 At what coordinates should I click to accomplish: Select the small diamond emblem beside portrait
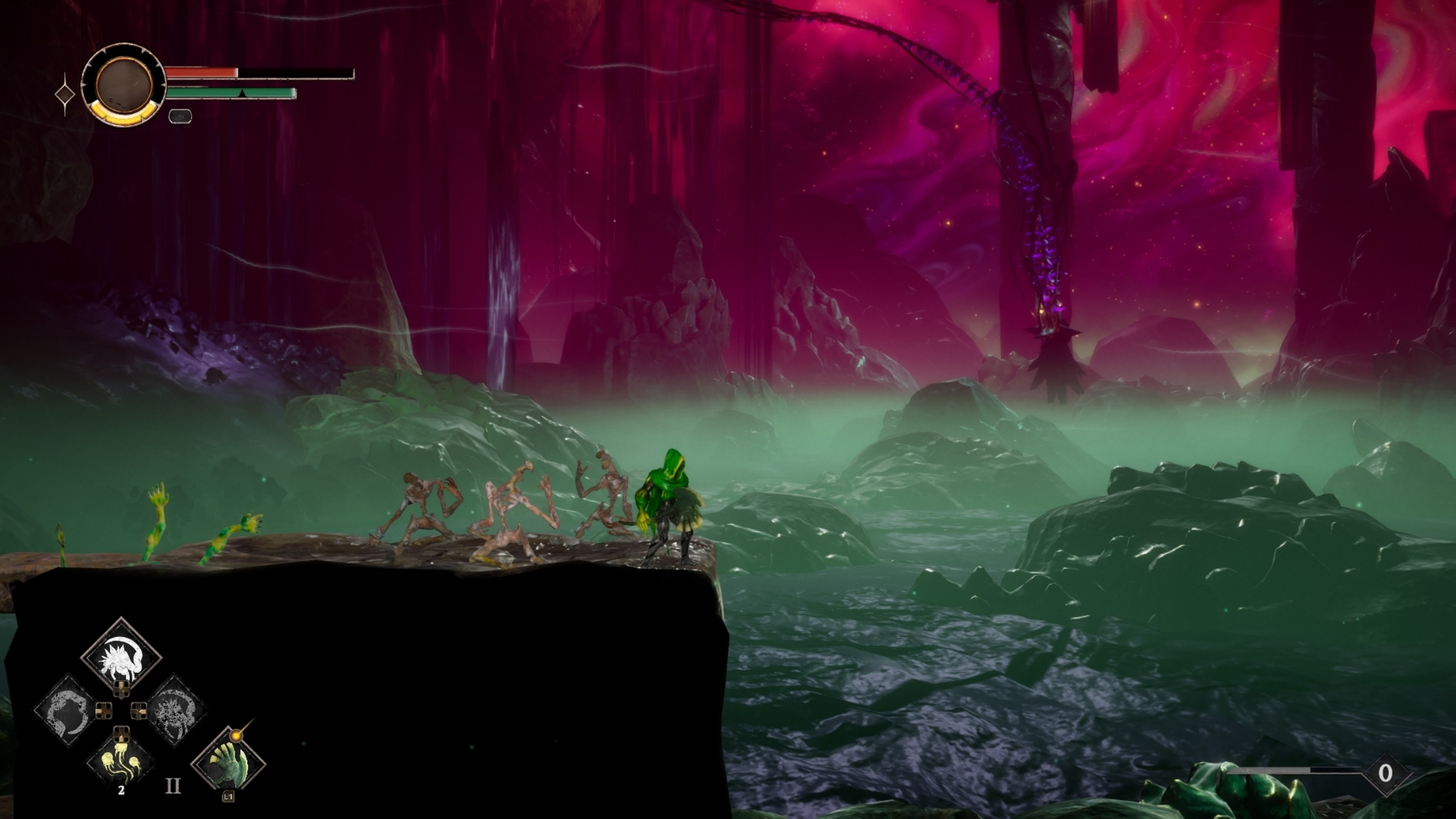[65, 95]
